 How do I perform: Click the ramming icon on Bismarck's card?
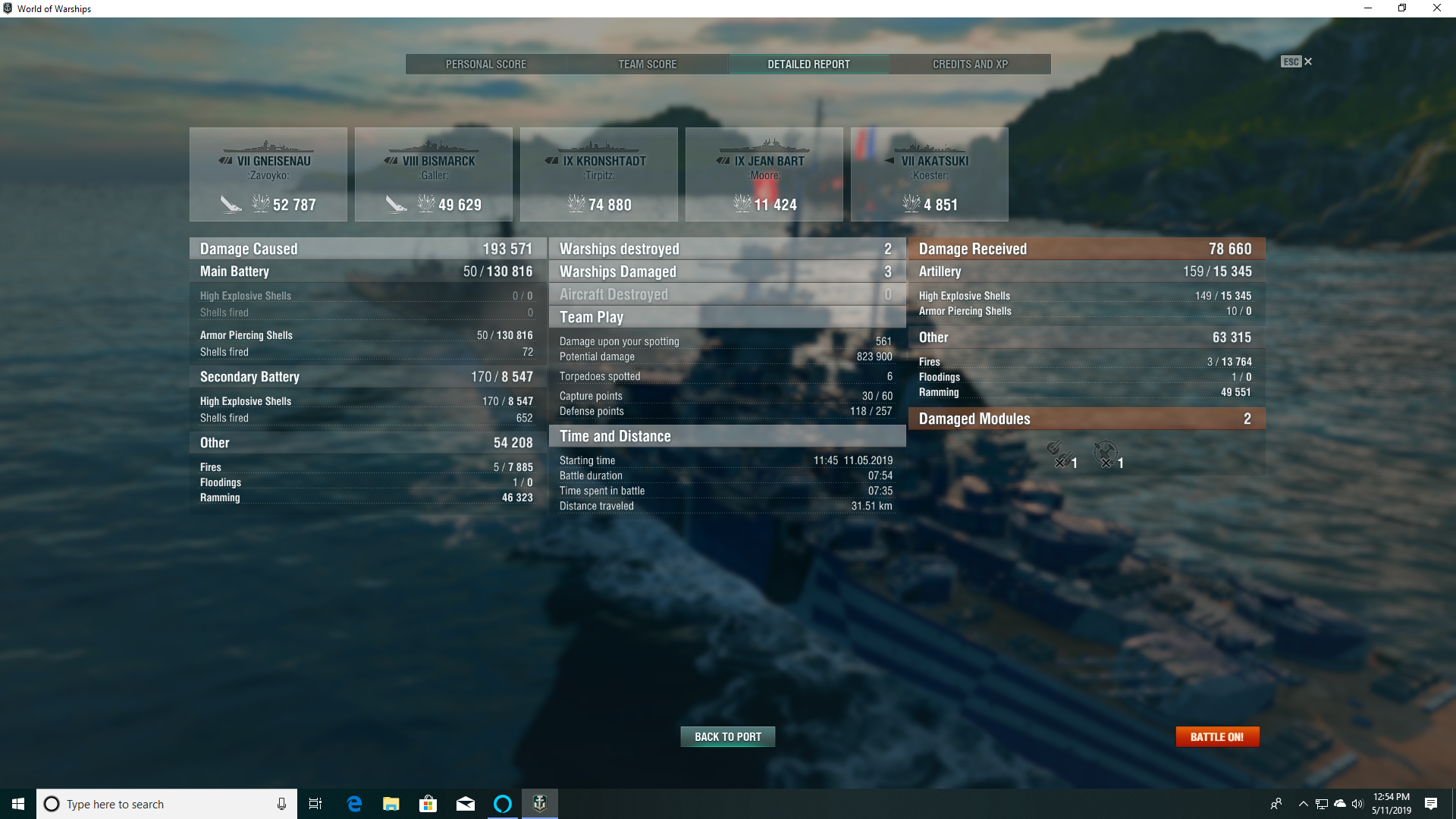(397, 203)
